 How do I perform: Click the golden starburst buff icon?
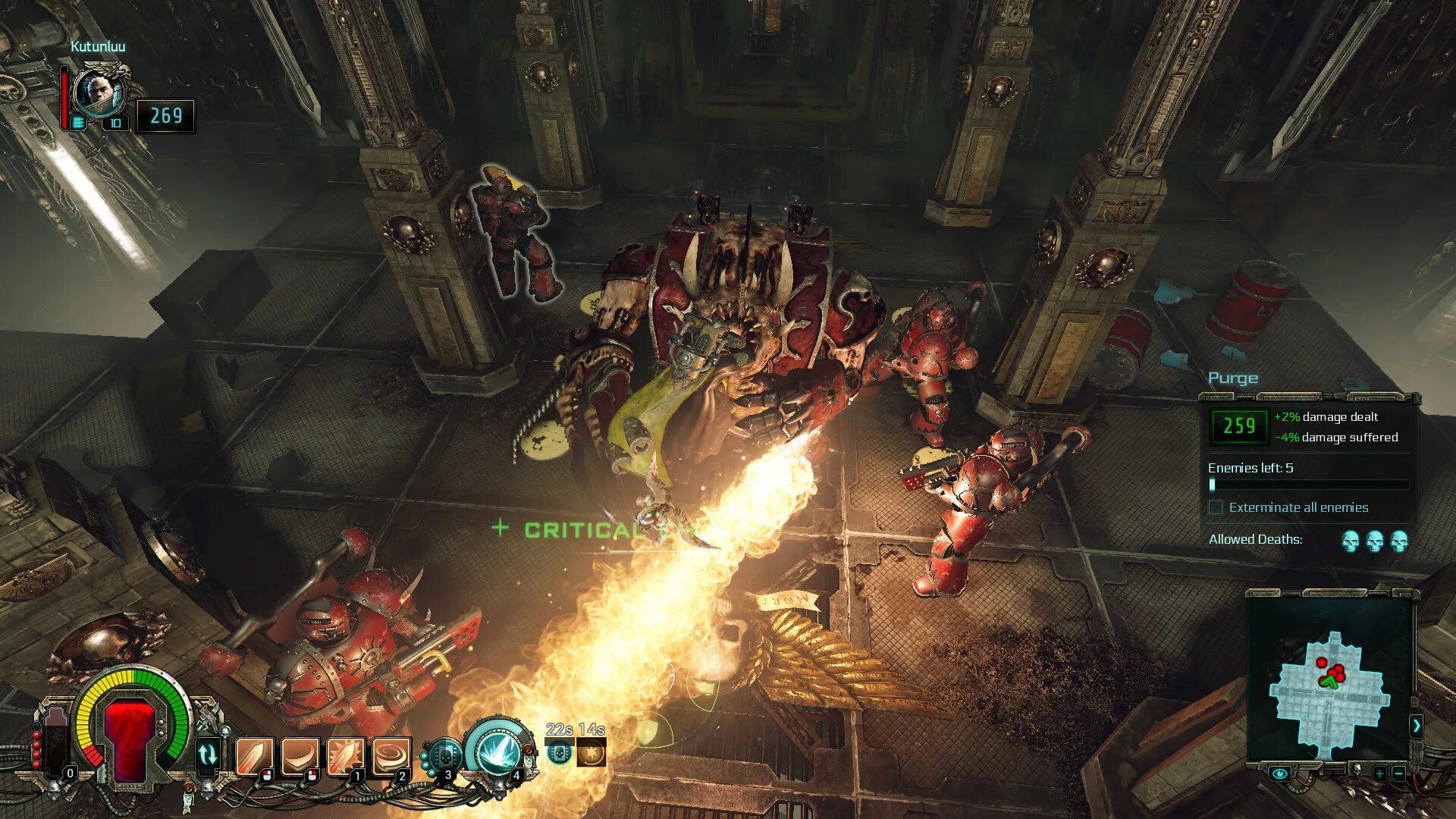tap(591, 753)
